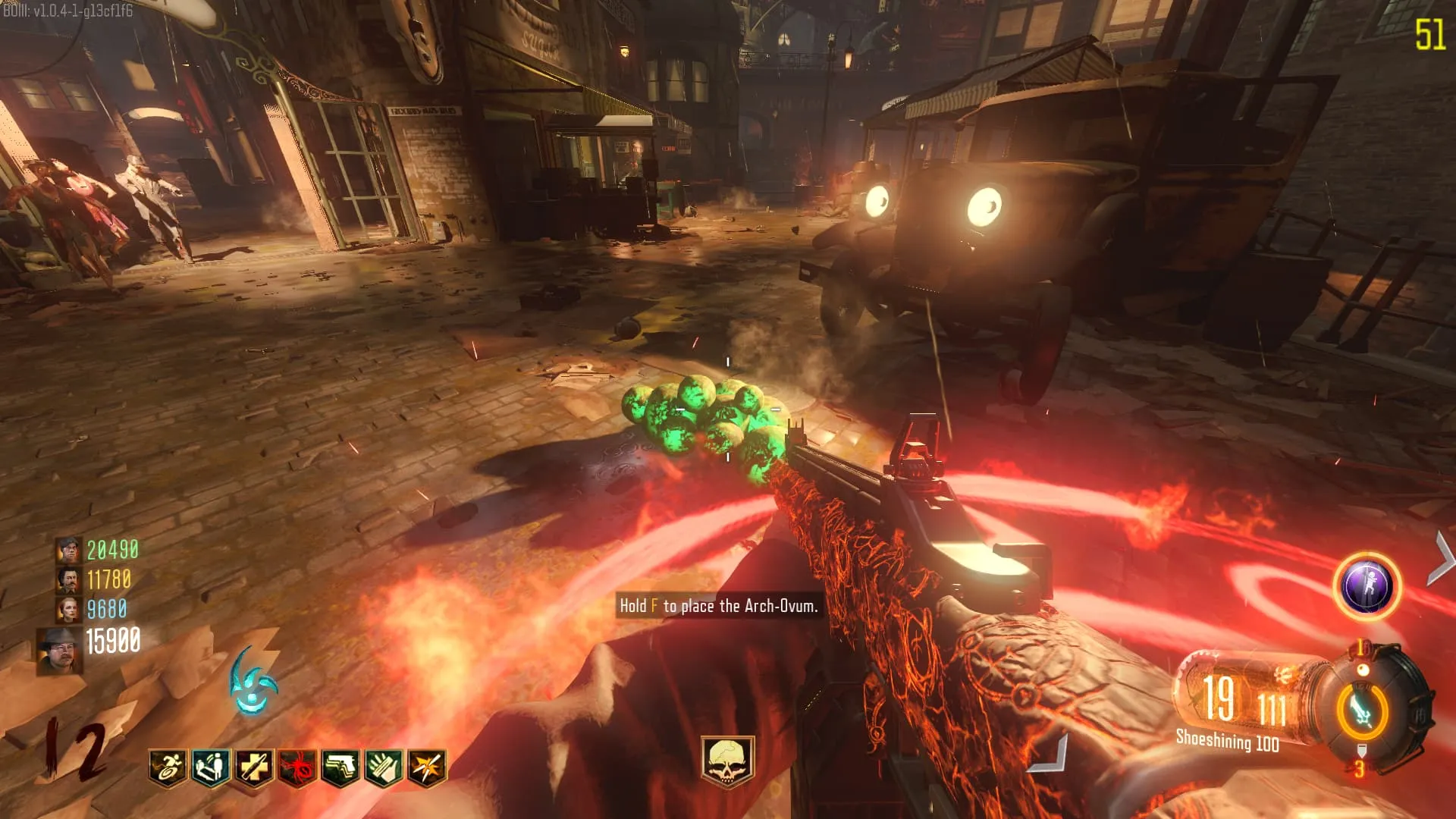
Task: Click the sword special weapon charge ring
Action: [1362, 711]
